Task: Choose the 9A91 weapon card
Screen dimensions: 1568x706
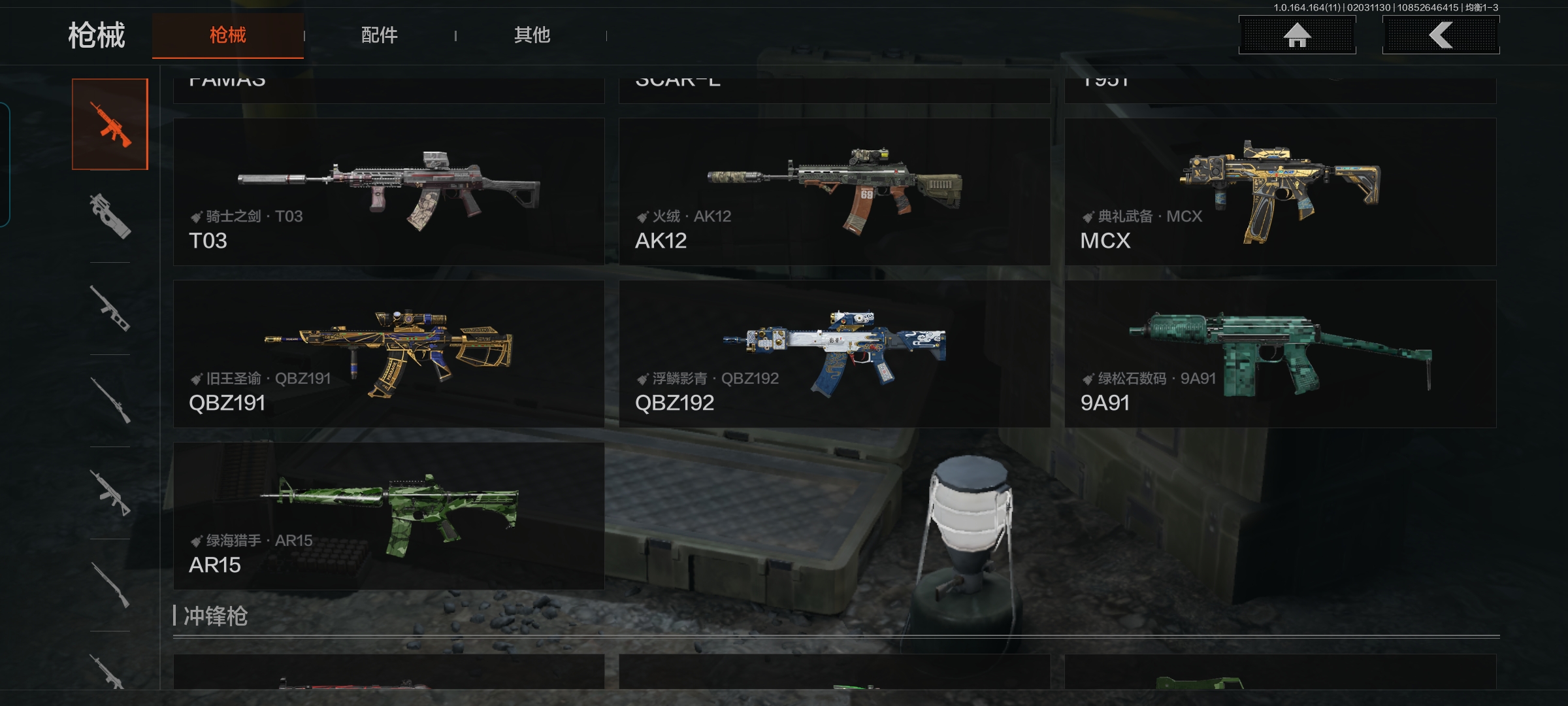Action: [x=1280, y=354]
